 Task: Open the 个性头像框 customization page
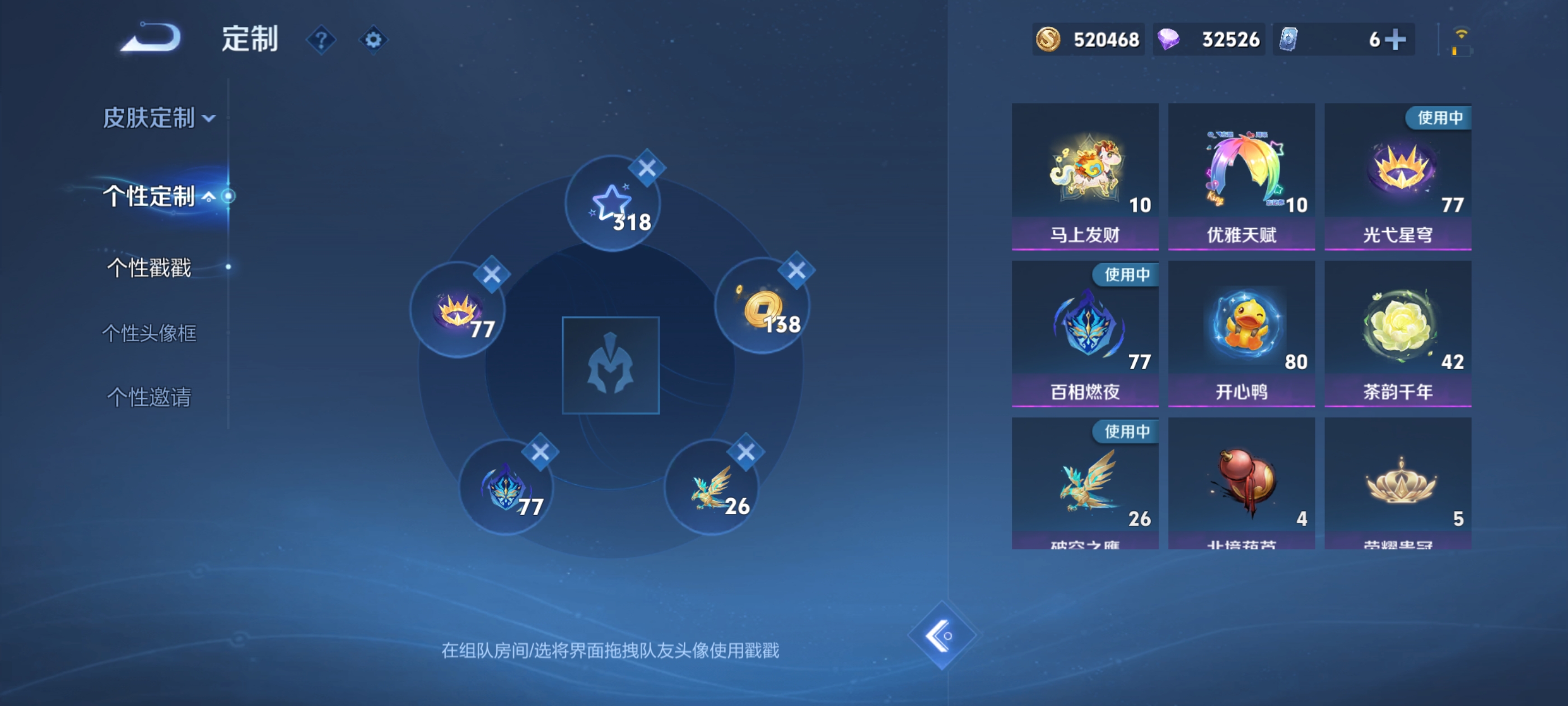[x=150, y=333]
